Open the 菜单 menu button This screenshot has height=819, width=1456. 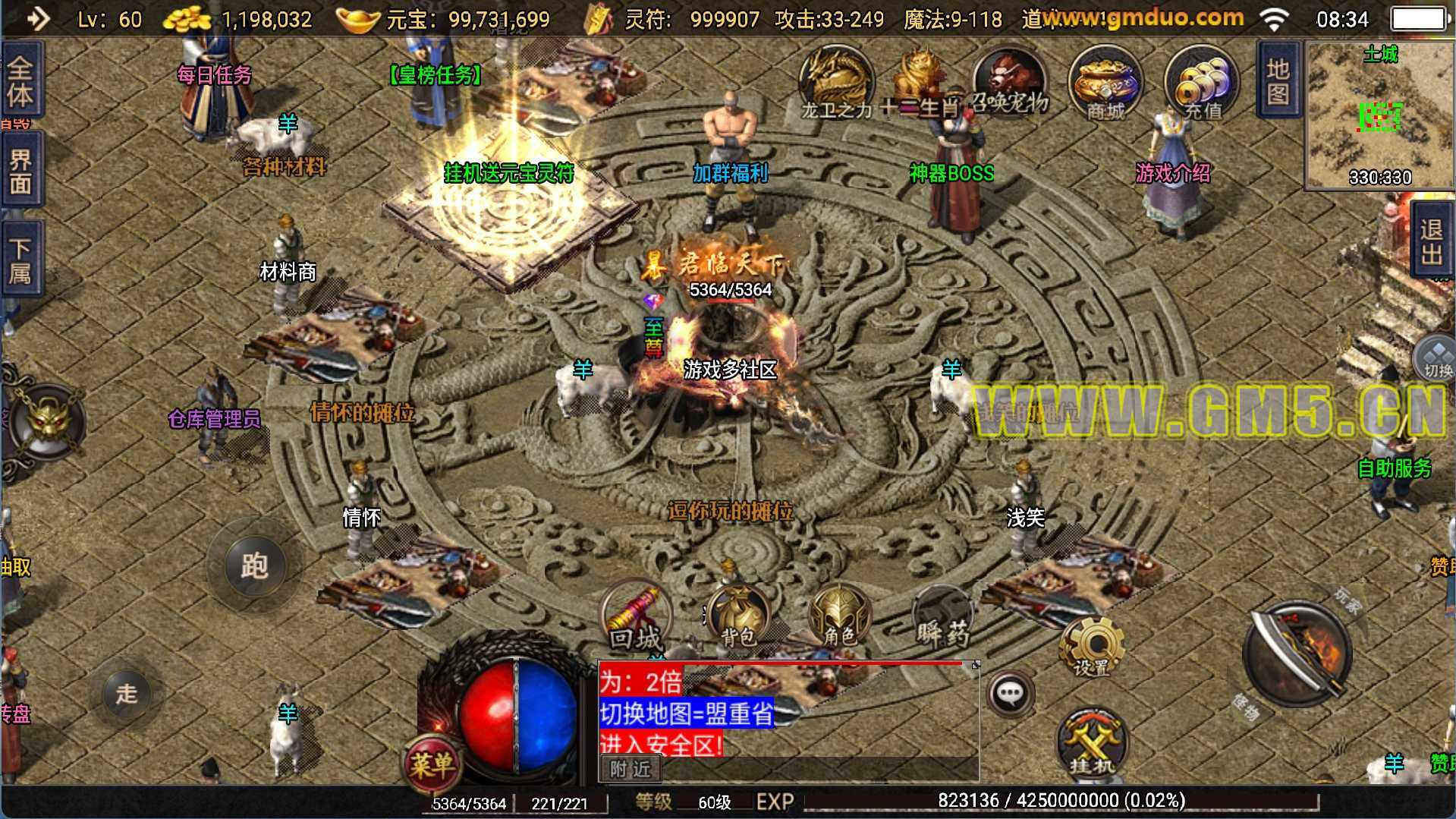pyautogui.click(x=432, y=763)
